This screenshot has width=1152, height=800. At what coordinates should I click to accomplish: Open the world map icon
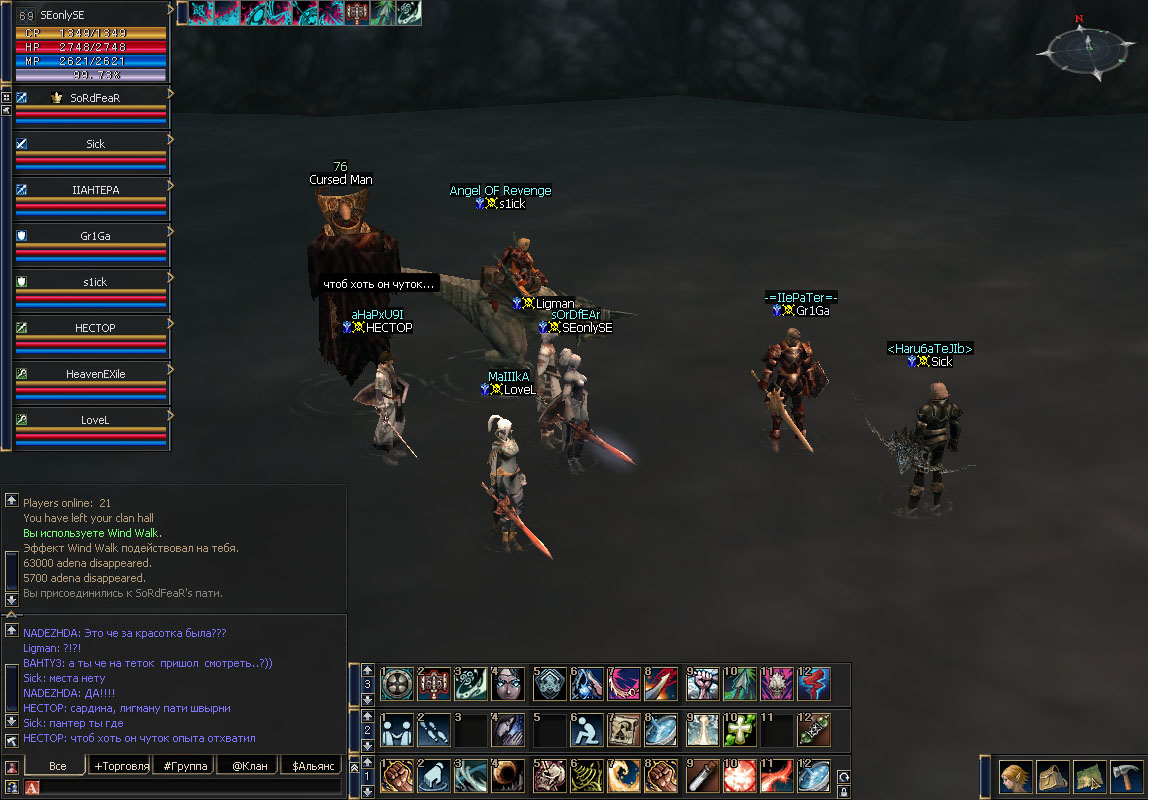click(1089, 776)
